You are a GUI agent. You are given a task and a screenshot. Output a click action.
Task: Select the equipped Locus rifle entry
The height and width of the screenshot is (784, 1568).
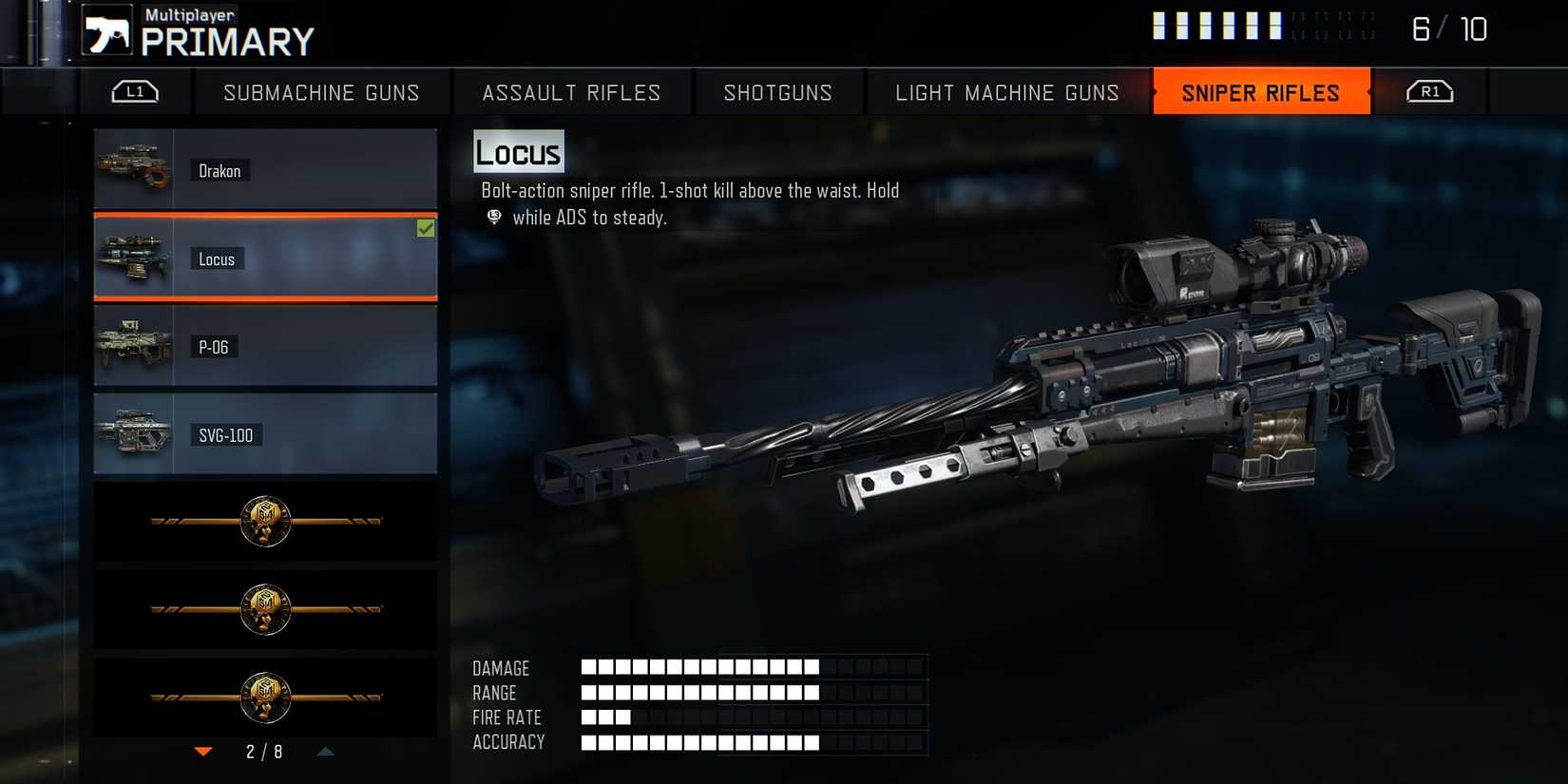[265, 258]
